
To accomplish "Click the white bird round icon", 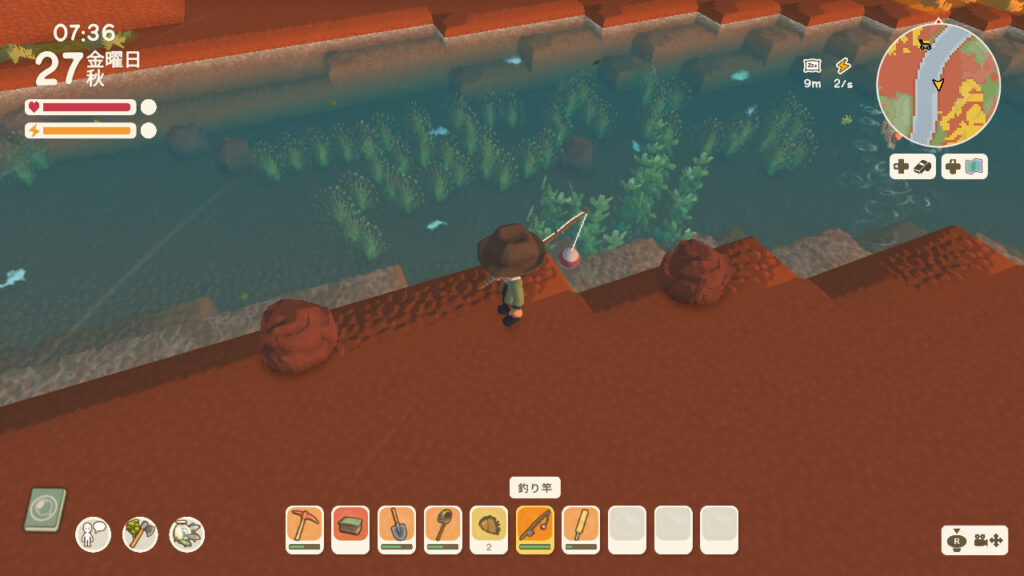I will pos(187,534).
